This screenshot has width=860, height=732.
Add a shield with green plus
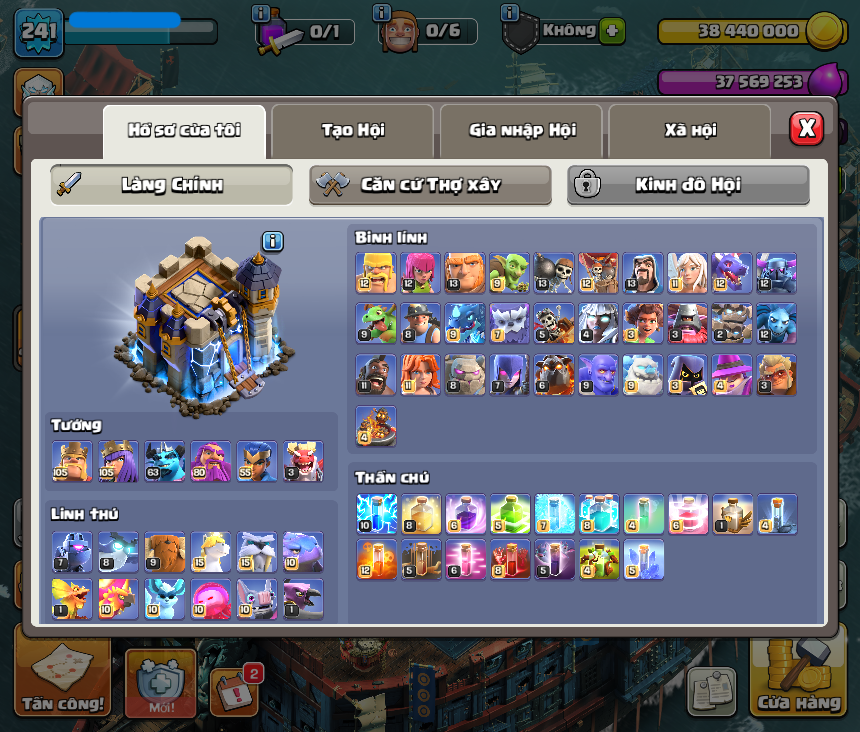pyautogui.click(x=613, y=31)
